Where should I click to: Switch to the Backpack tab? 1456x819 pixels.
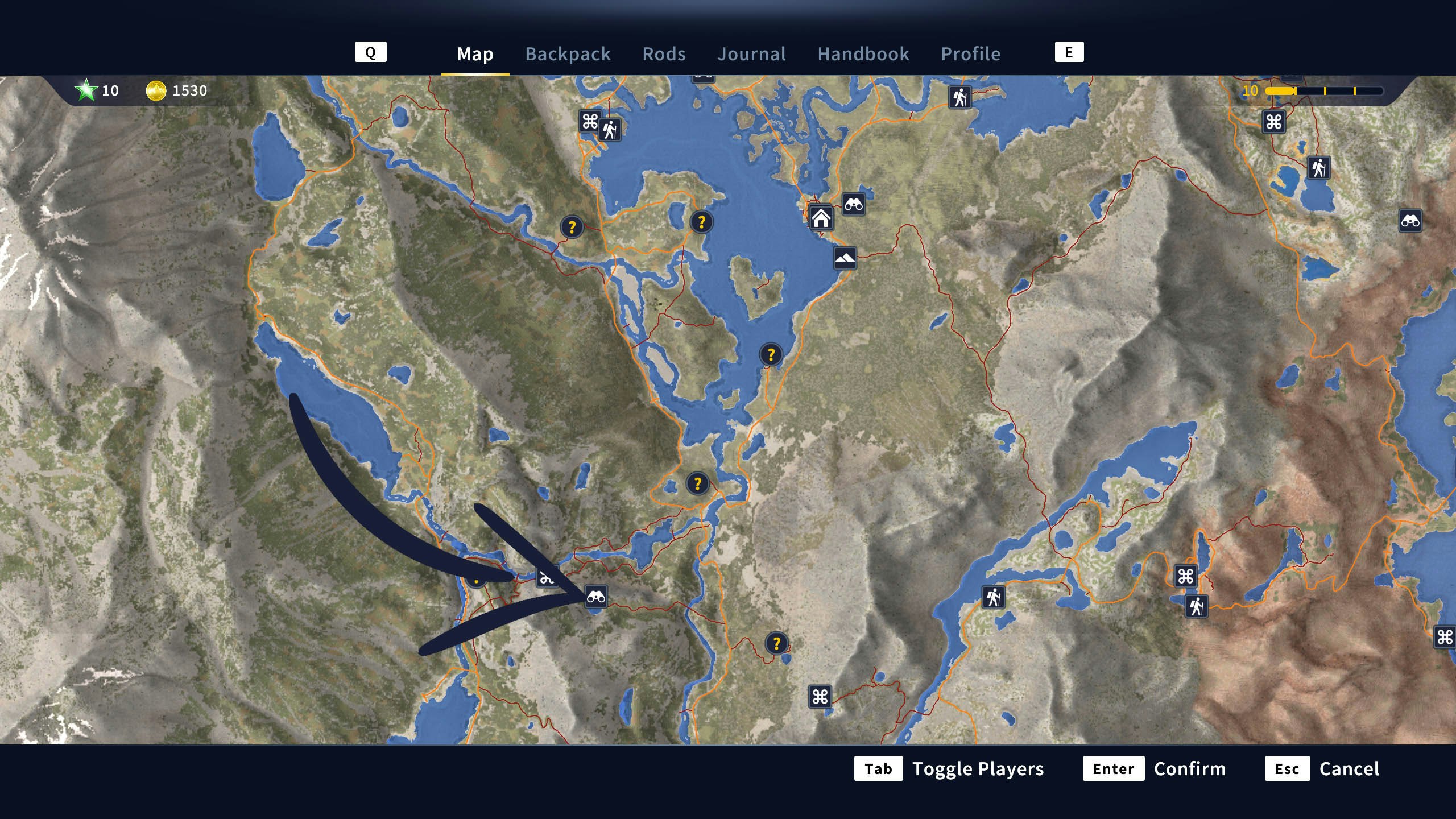click(x=568, y=54)
